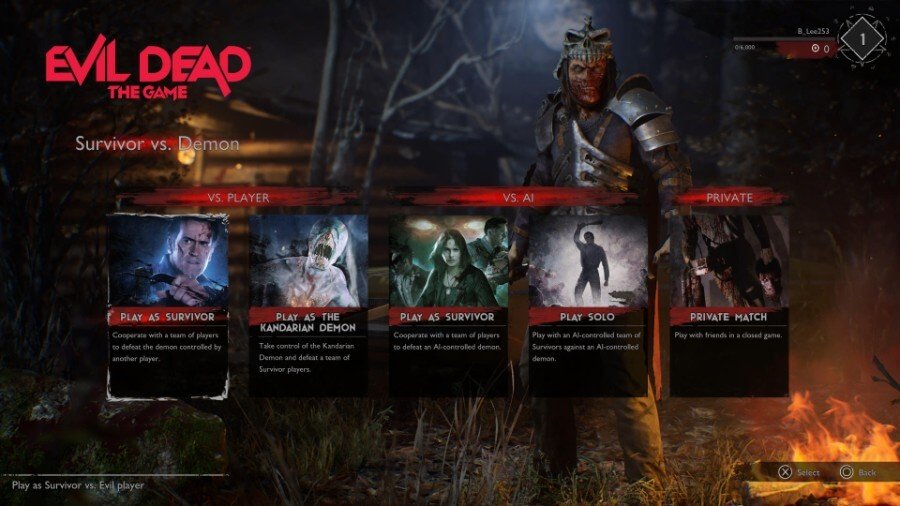This screenshot has width=900, height=506.
Task: Click the player level 1 badge
Action: click(x=860, y=40)
